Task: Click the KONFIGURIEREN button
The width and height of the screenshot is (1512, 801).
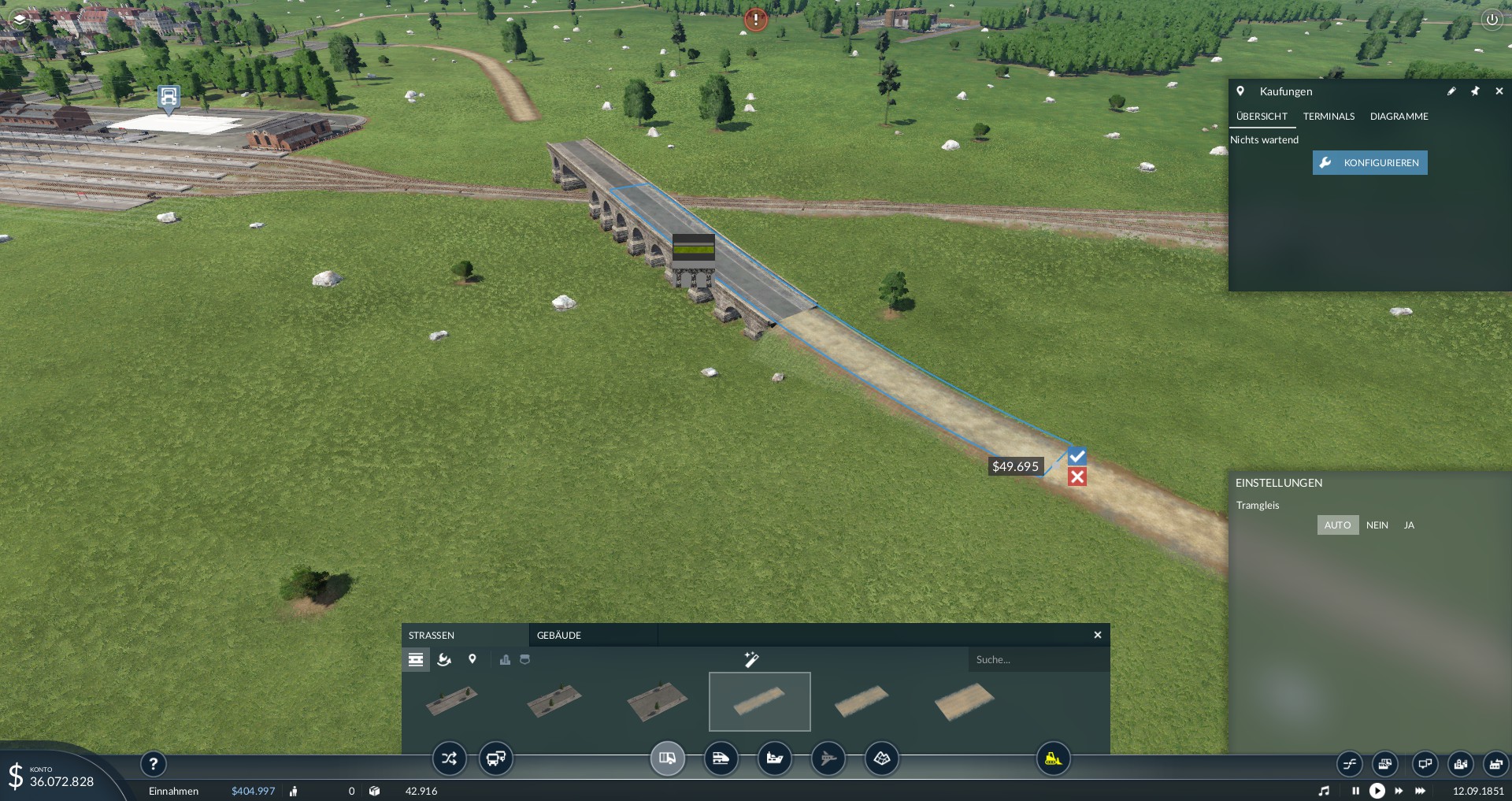Action: (x=1369, y=163)
